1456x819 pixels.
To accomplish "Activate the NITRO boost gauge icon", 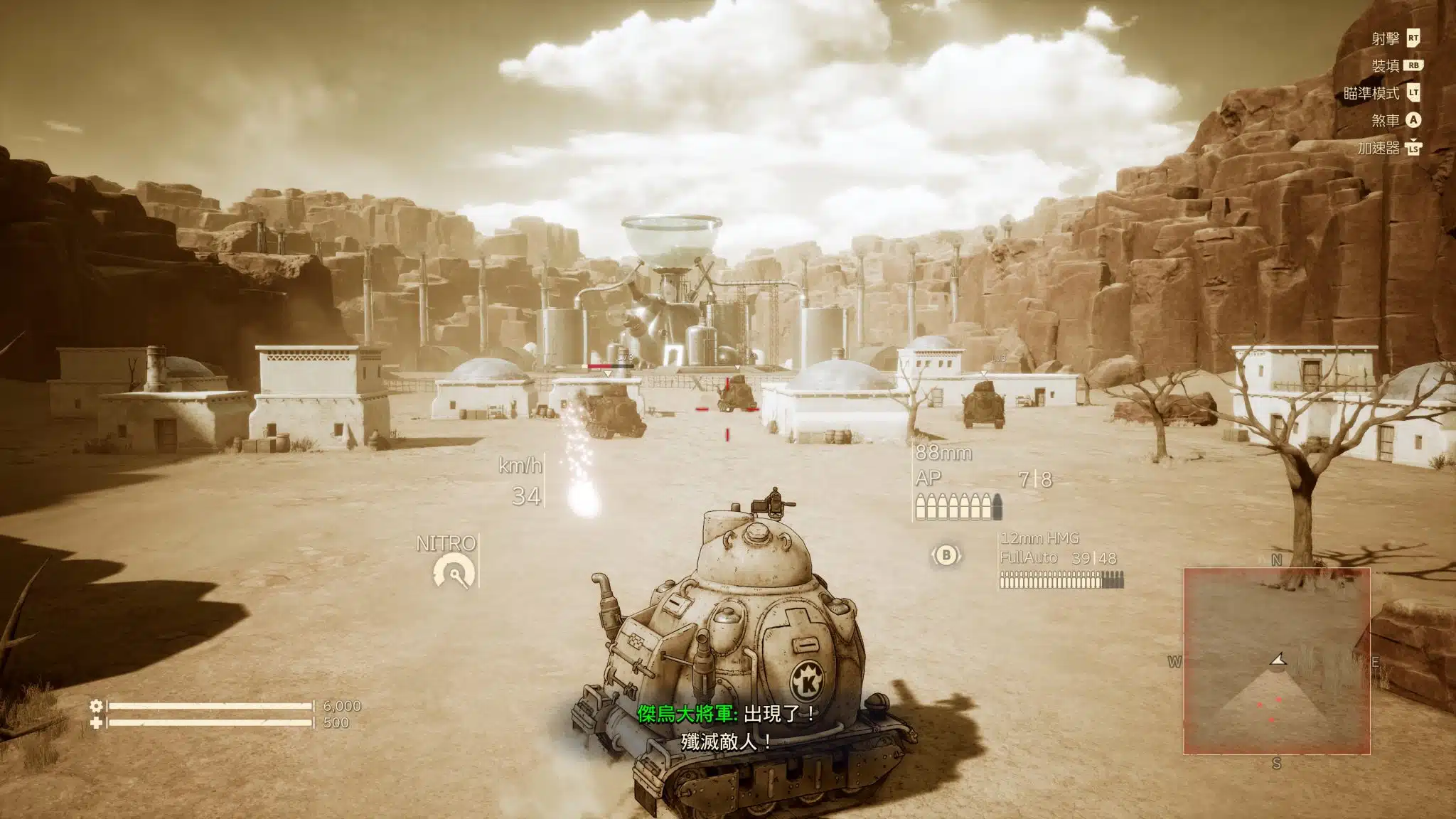I will click(454, 572).
